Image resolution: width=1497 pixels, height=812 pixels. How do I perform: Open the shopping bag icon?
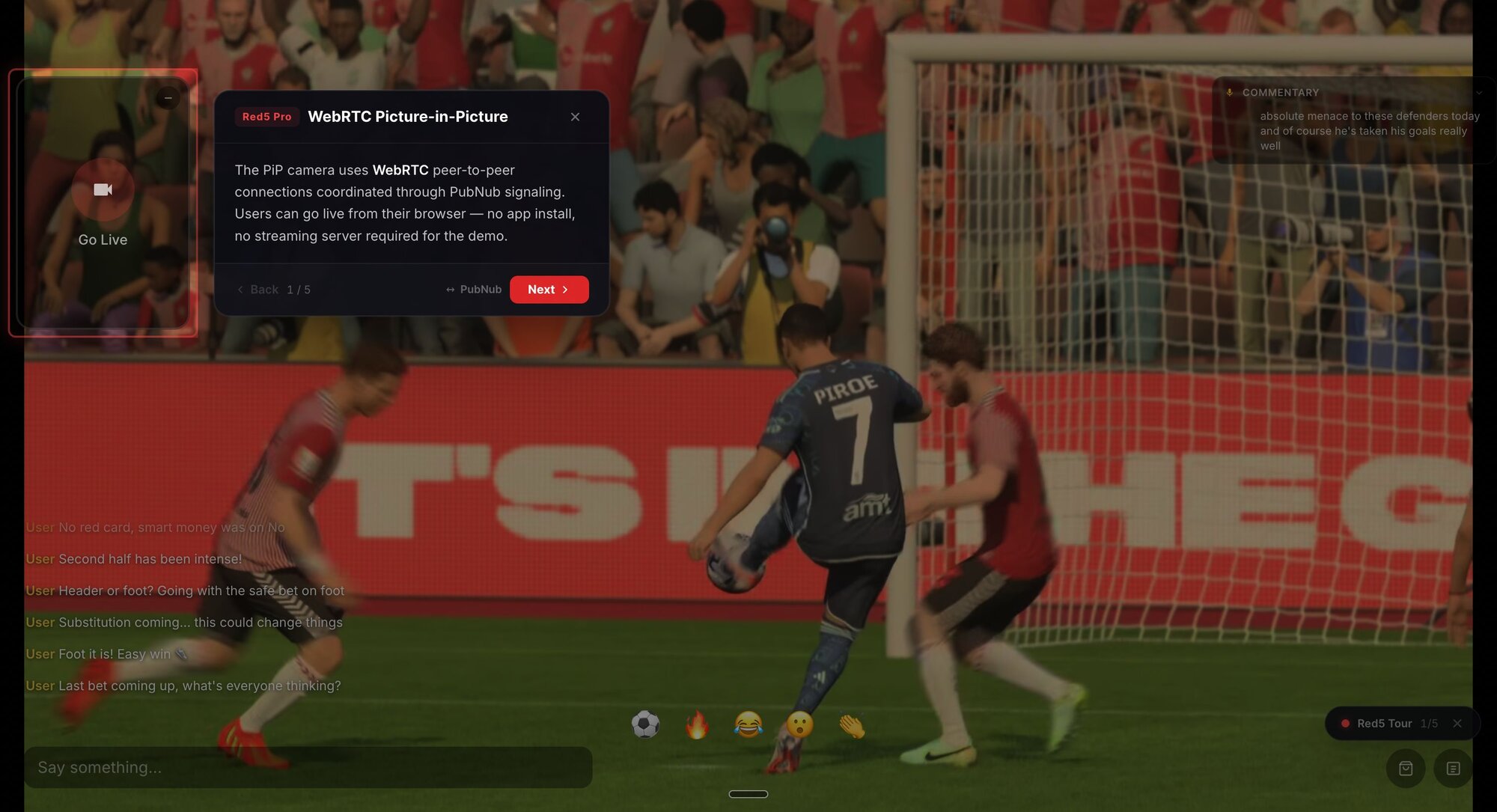point(1406,769)
